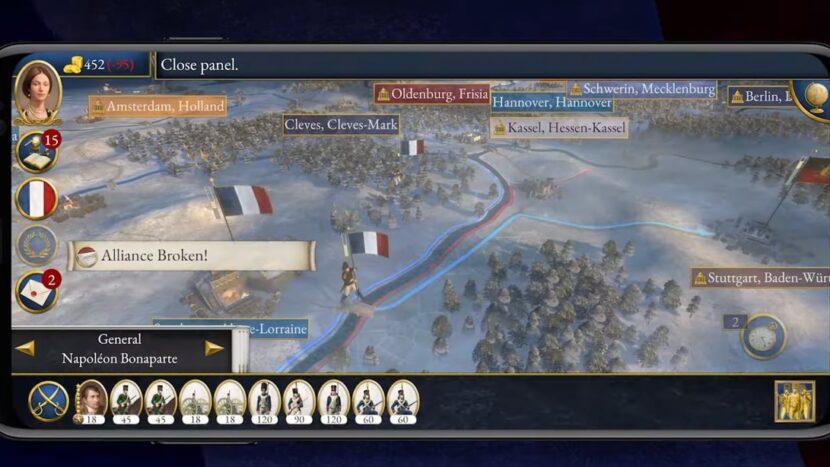Open the book icon with 15 notifications
This screenshot has height=467, width=830.
coord(36,152)
